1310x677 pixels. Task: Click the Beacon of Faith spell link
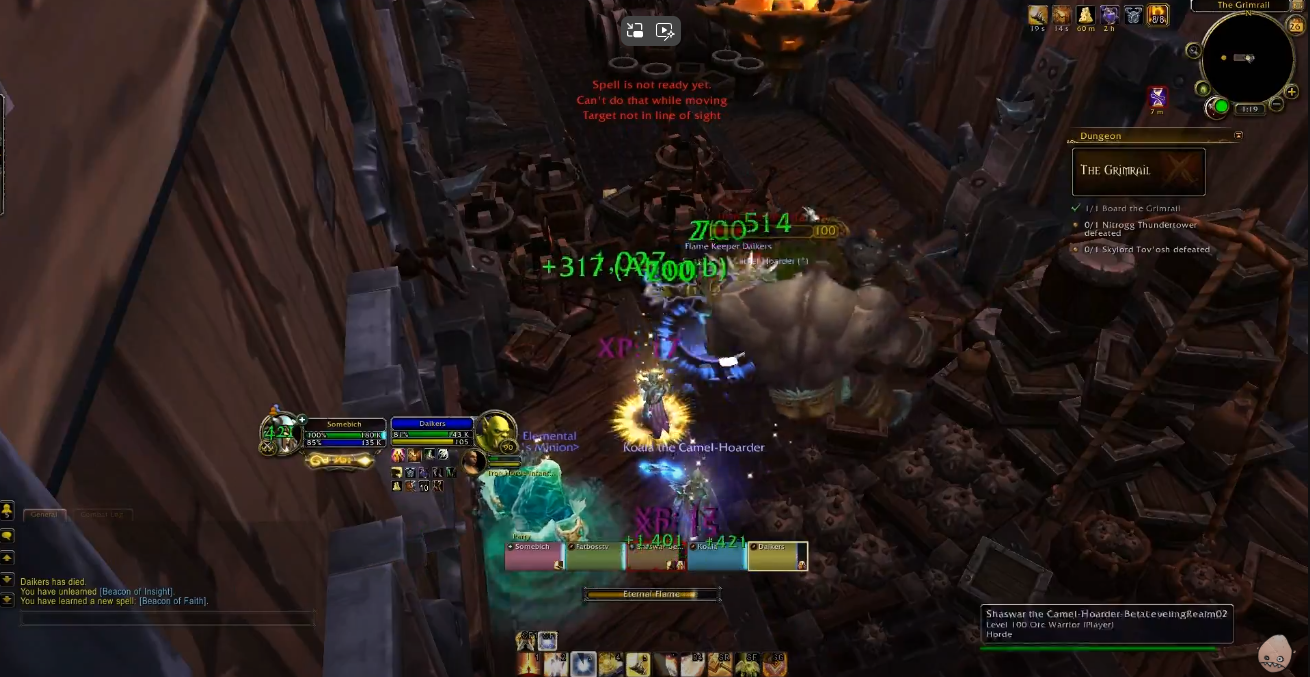click(x=168, y=601)
